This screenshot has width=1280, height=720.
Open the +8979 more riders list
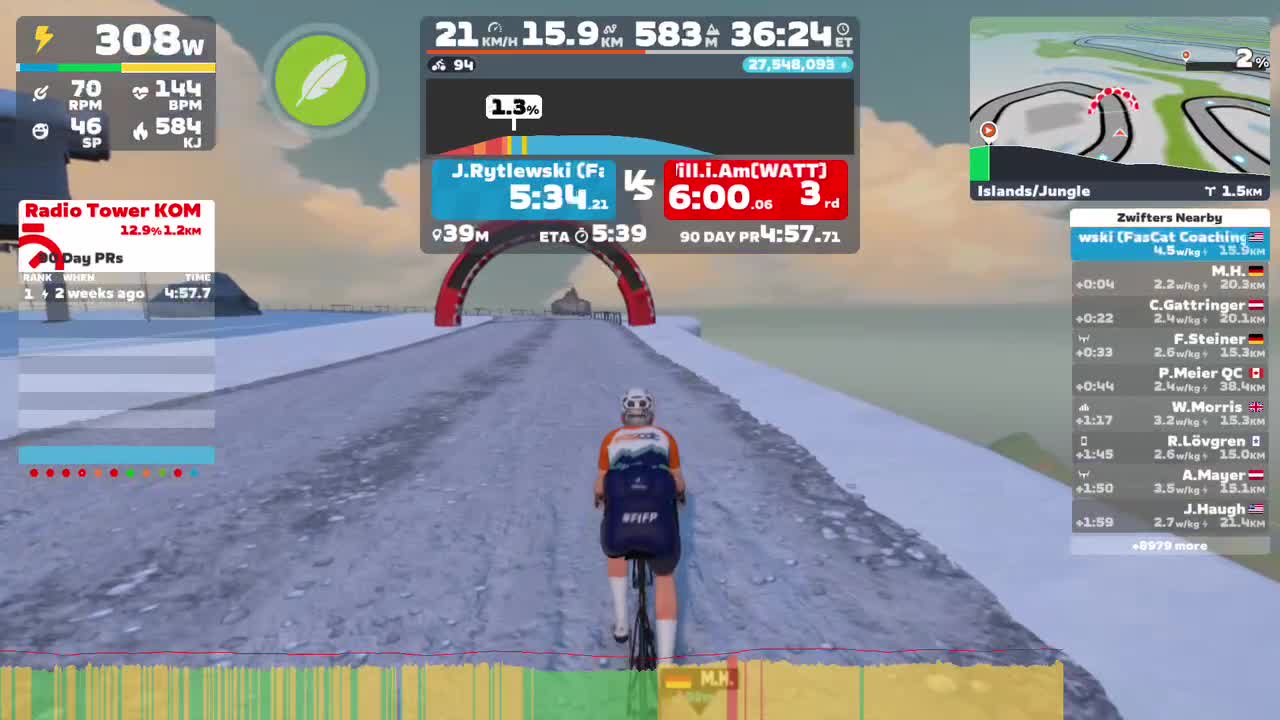point(1170,545)
